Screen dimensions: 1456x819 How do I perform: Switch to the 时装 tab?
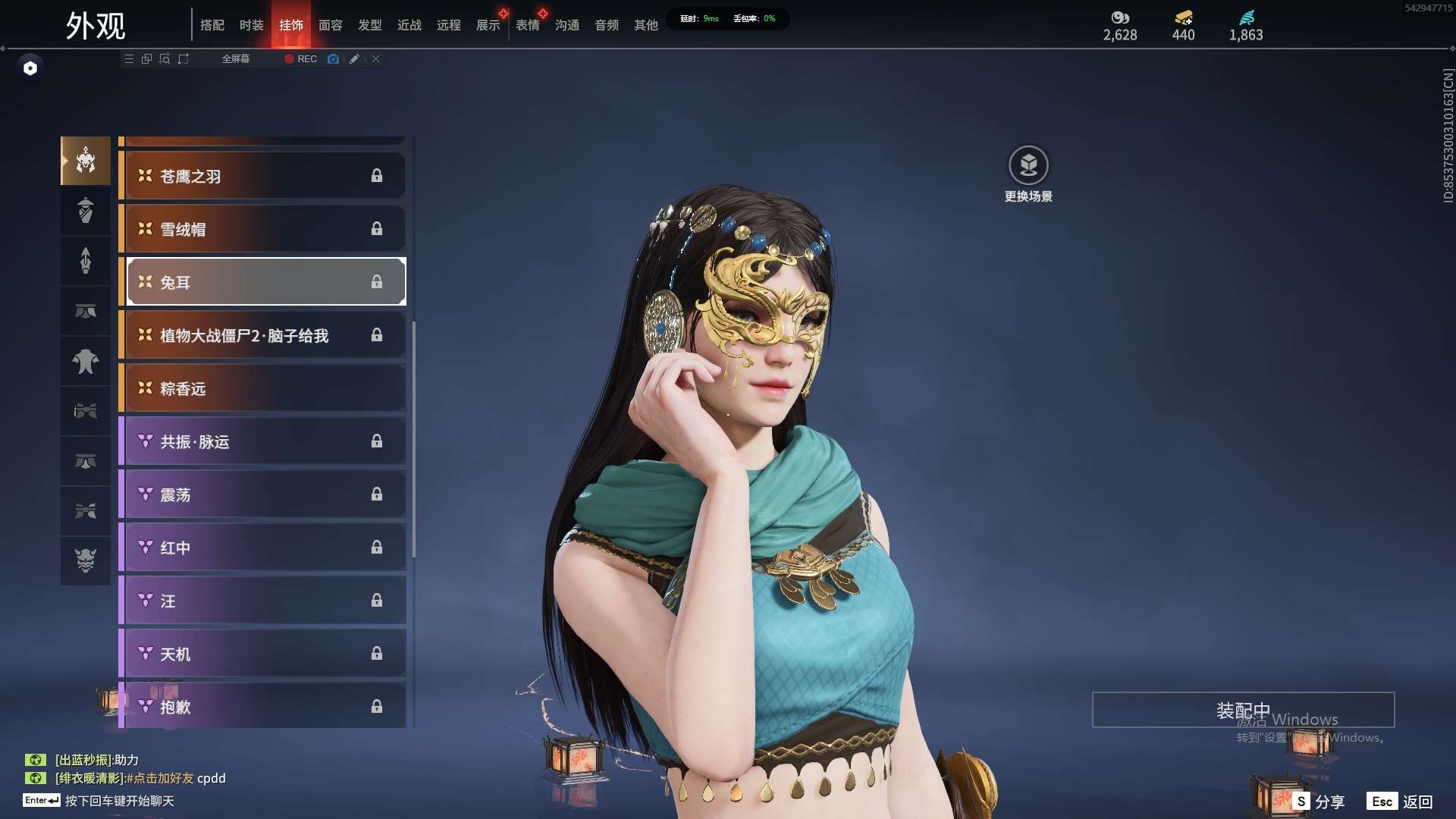click(x=251, y=25)
